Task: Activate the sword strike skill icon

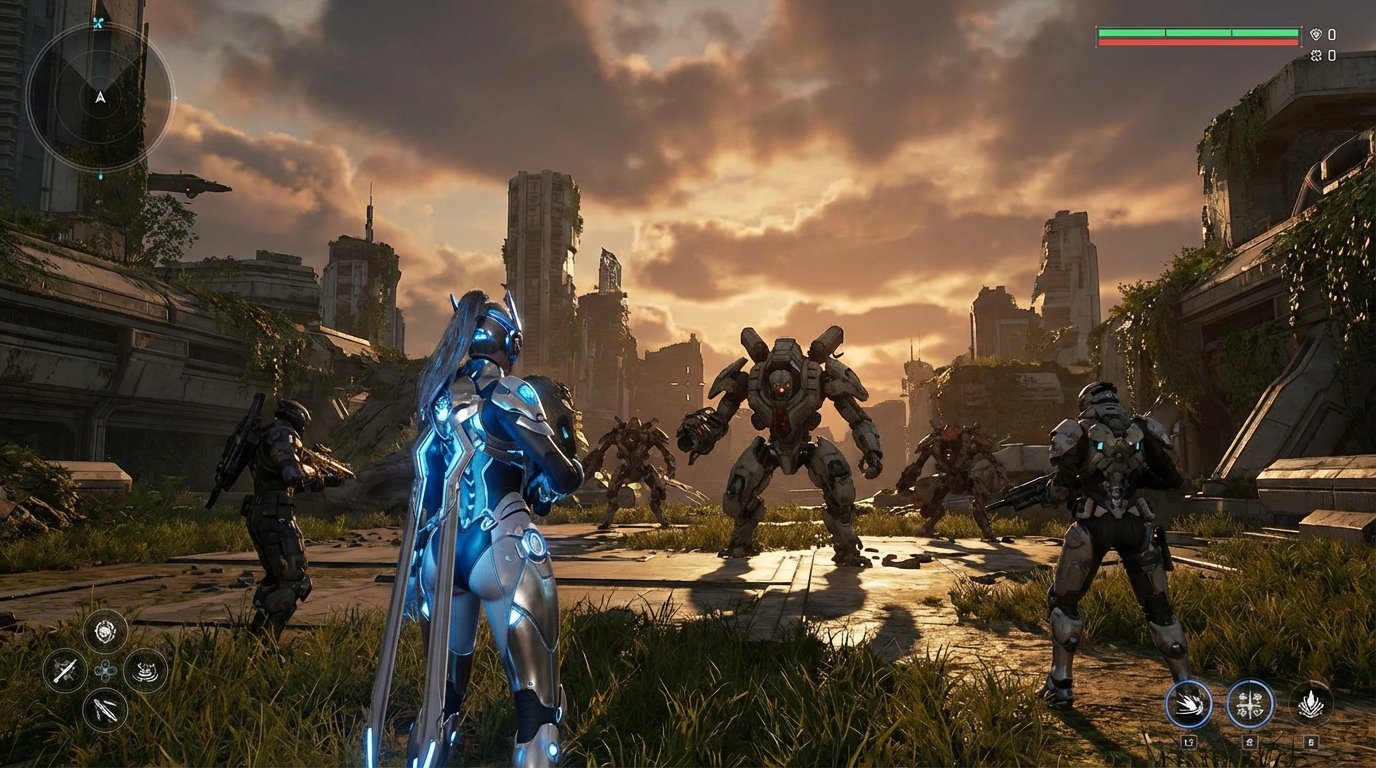Action: point(66,668)
